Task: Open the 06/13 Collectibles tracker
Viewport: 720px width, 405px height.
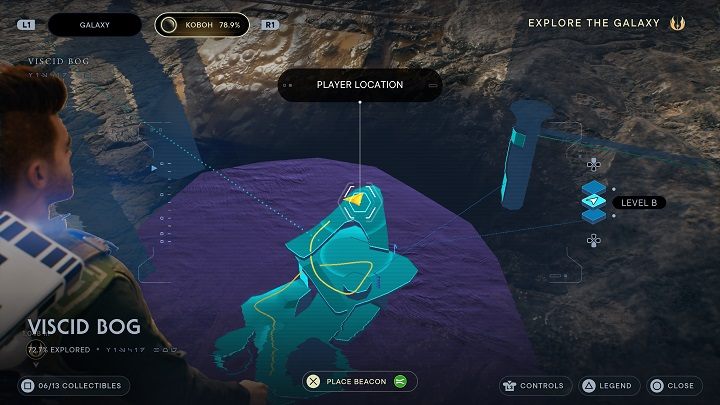Action: (76, 385)
